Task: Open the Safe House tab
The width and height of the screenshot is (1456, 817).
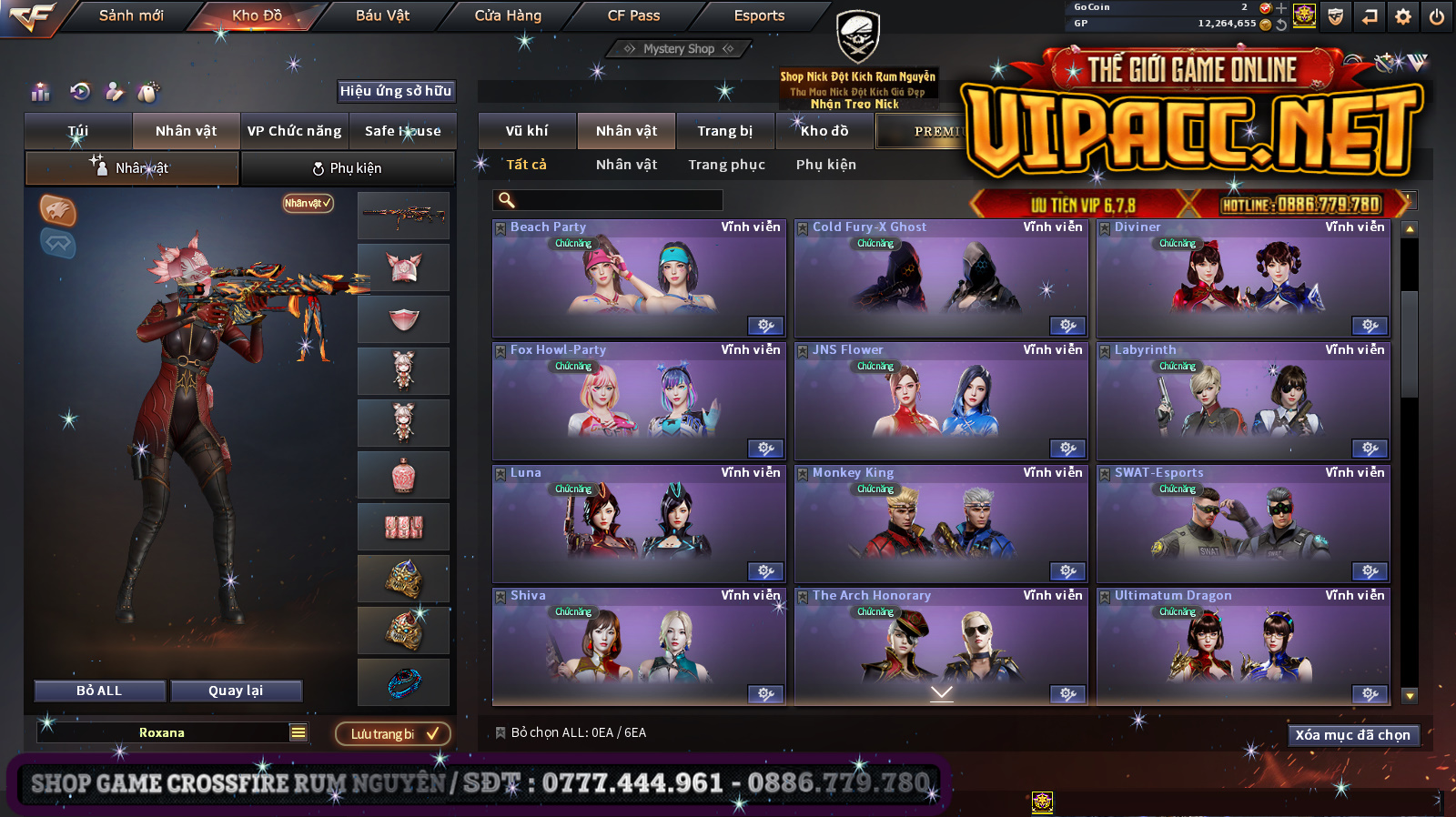Action: 402,131
